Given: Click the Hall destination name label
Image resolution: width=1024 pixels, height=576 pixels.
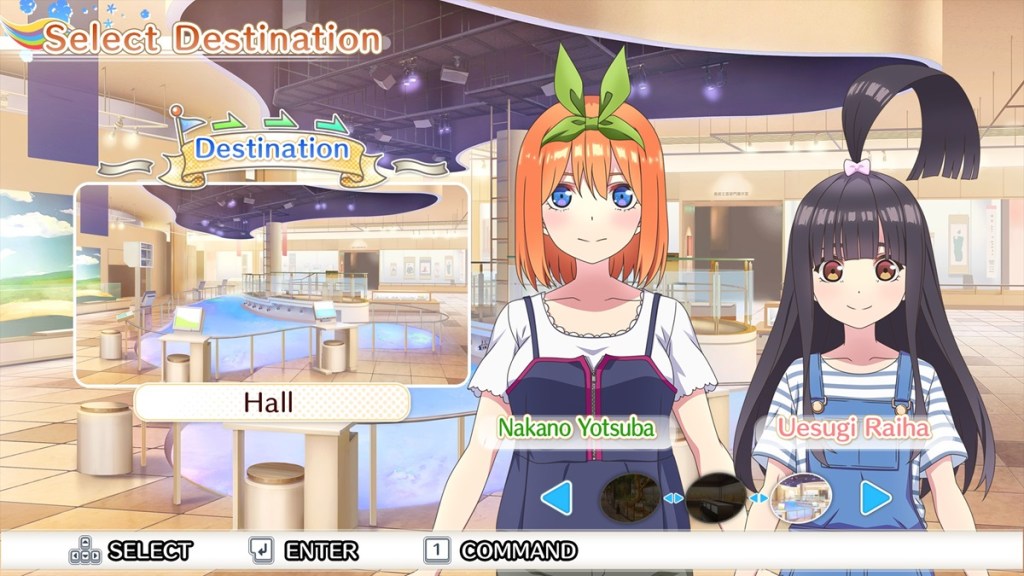Looking at the screenshot, I should 271,403.
